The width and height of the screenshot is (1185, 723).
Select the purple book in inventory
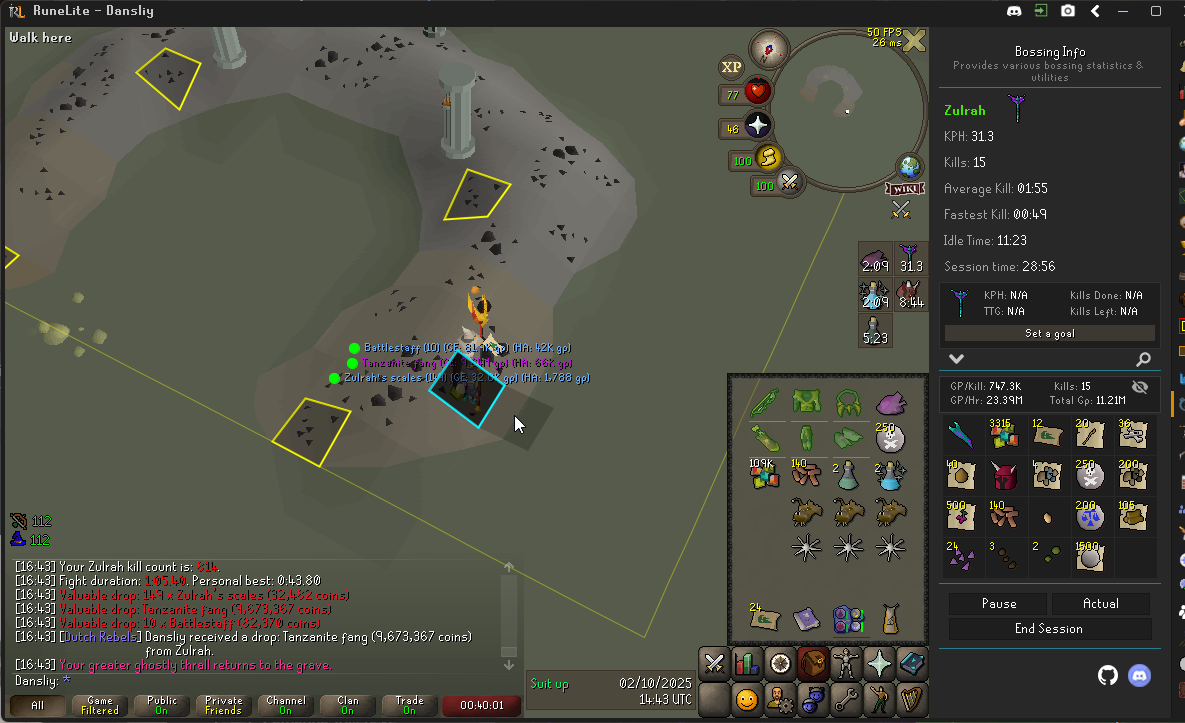point(805,619)
